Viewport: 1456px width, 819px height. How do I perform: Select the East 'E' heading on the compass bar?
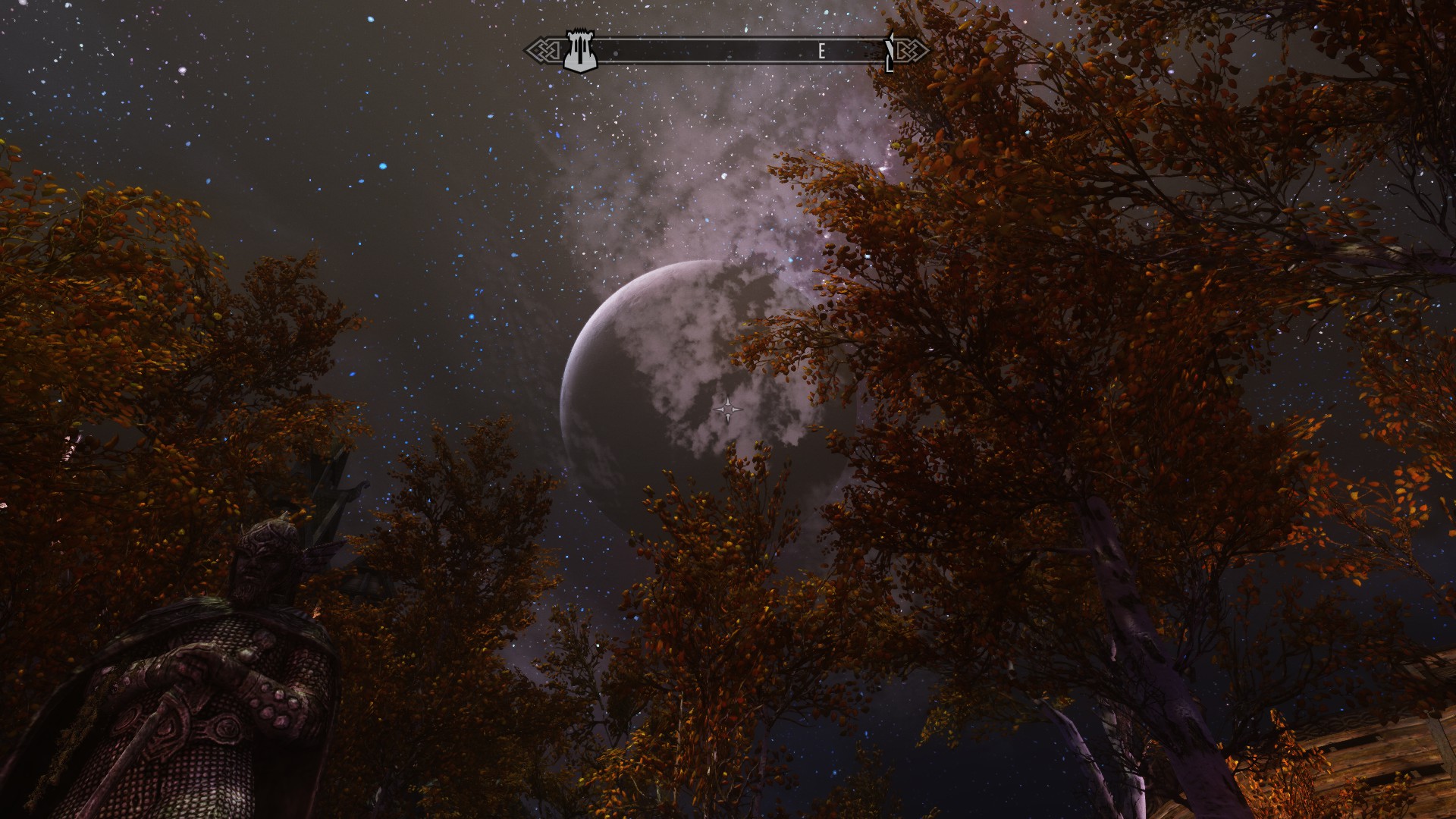822,52
